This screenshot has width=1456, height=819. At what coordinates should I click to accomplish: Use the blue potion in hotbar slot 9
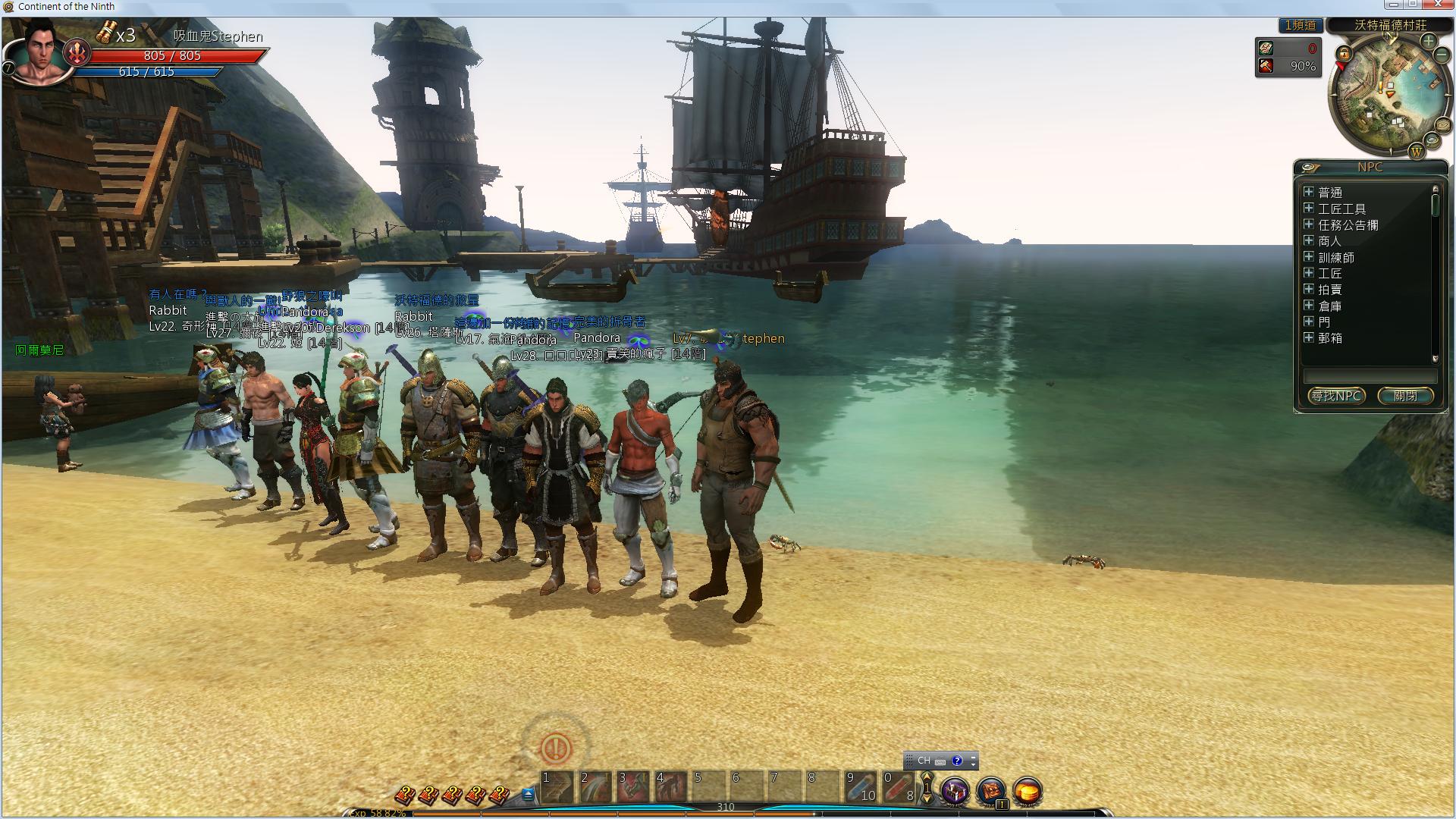coord(861,787)
